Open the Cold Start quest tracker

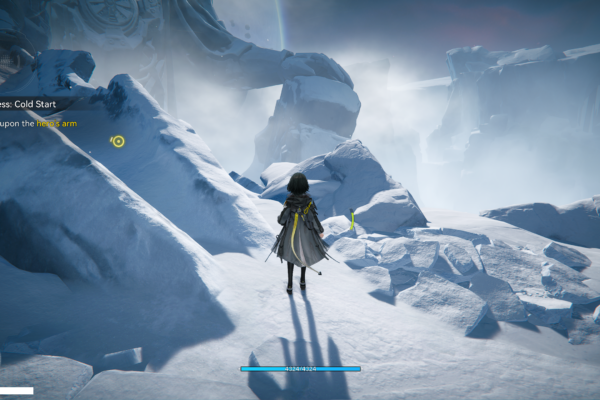click(32, 104)
